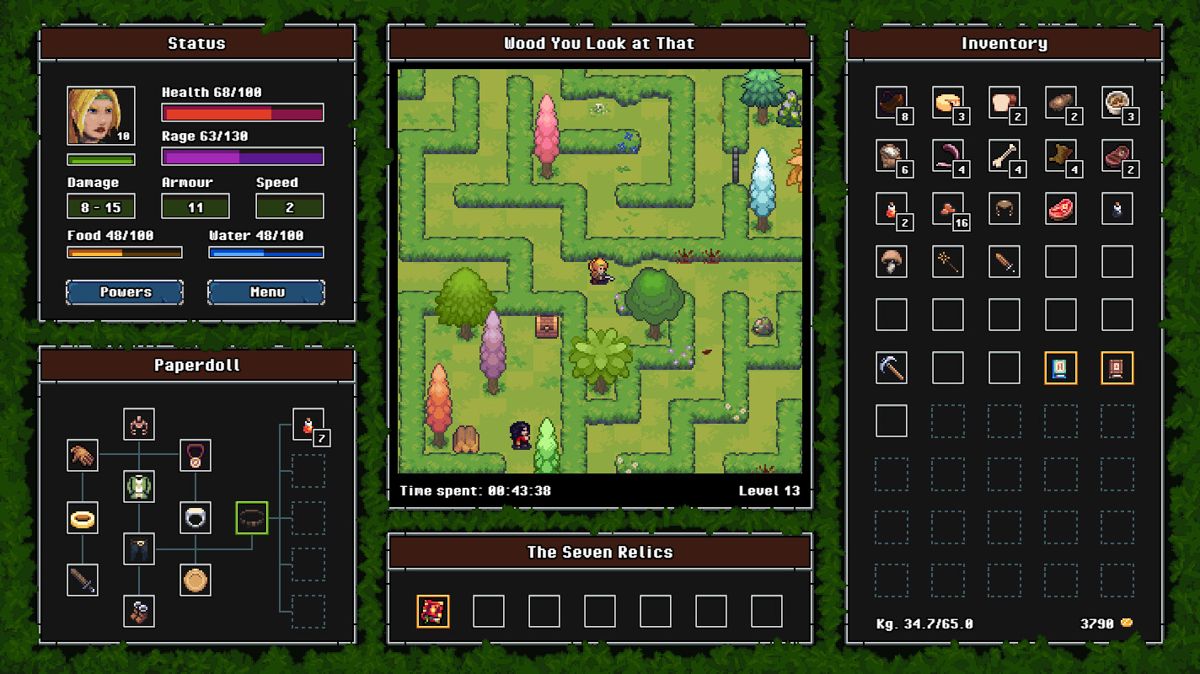Choose the mushroom inventory slot
This screenshot has height=674, width=1200.
[891, 261]
